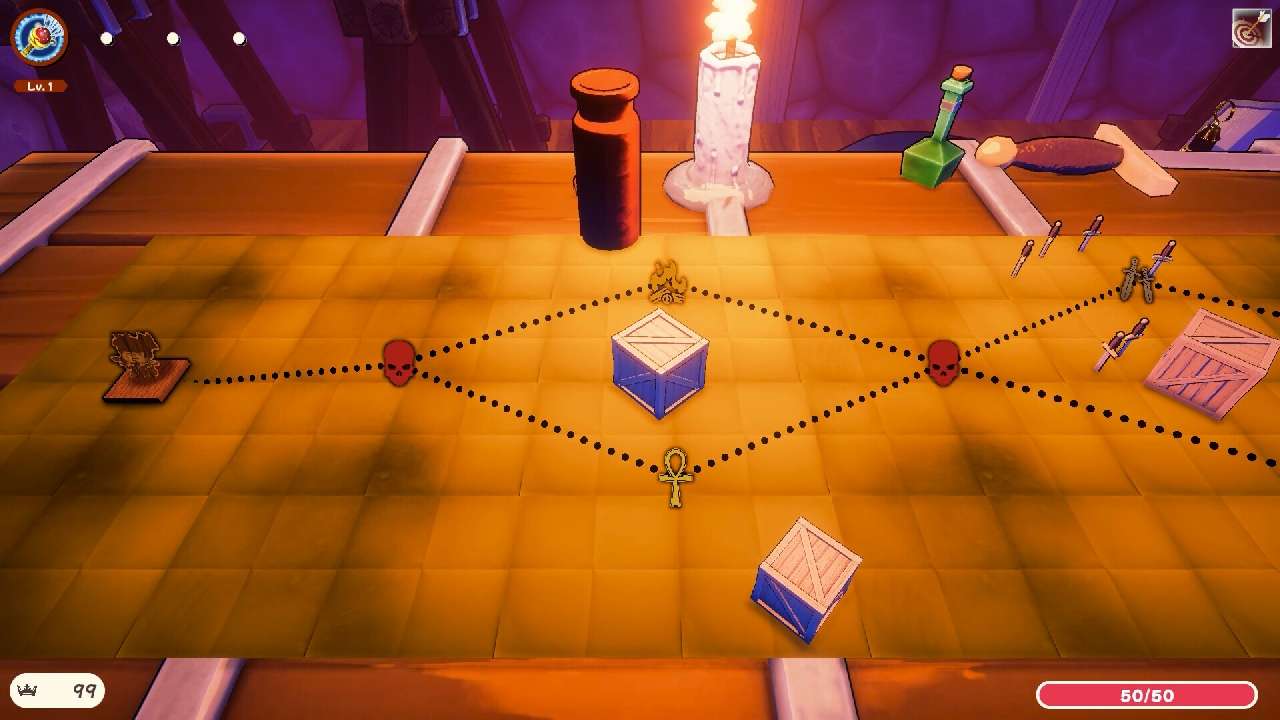This screenshot has width=1280, height=720.
Task: Click the left red skull encounter node
Action: click(x=399, y=364)
